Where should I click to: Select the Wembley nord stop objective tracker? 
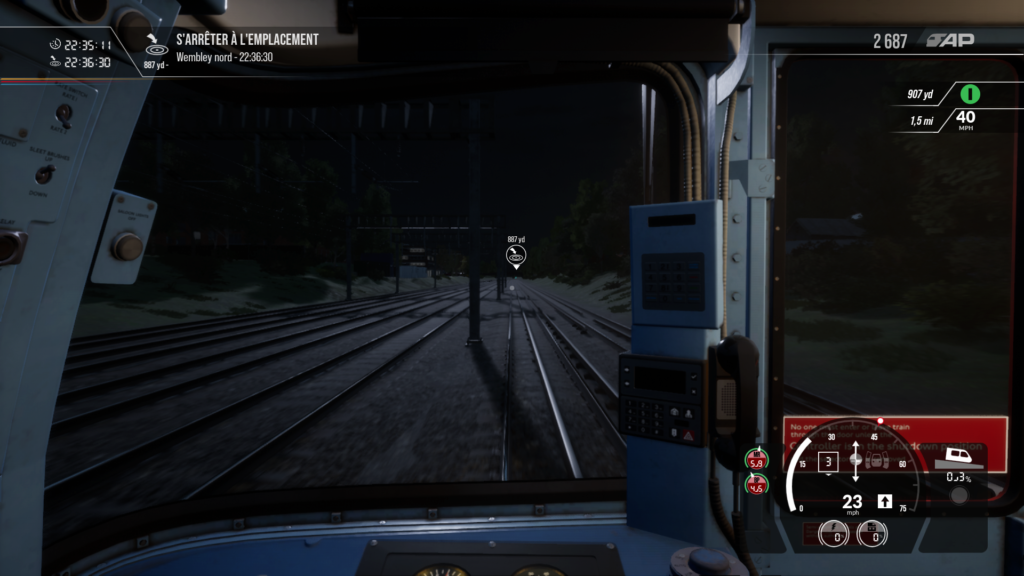(246, 47)
